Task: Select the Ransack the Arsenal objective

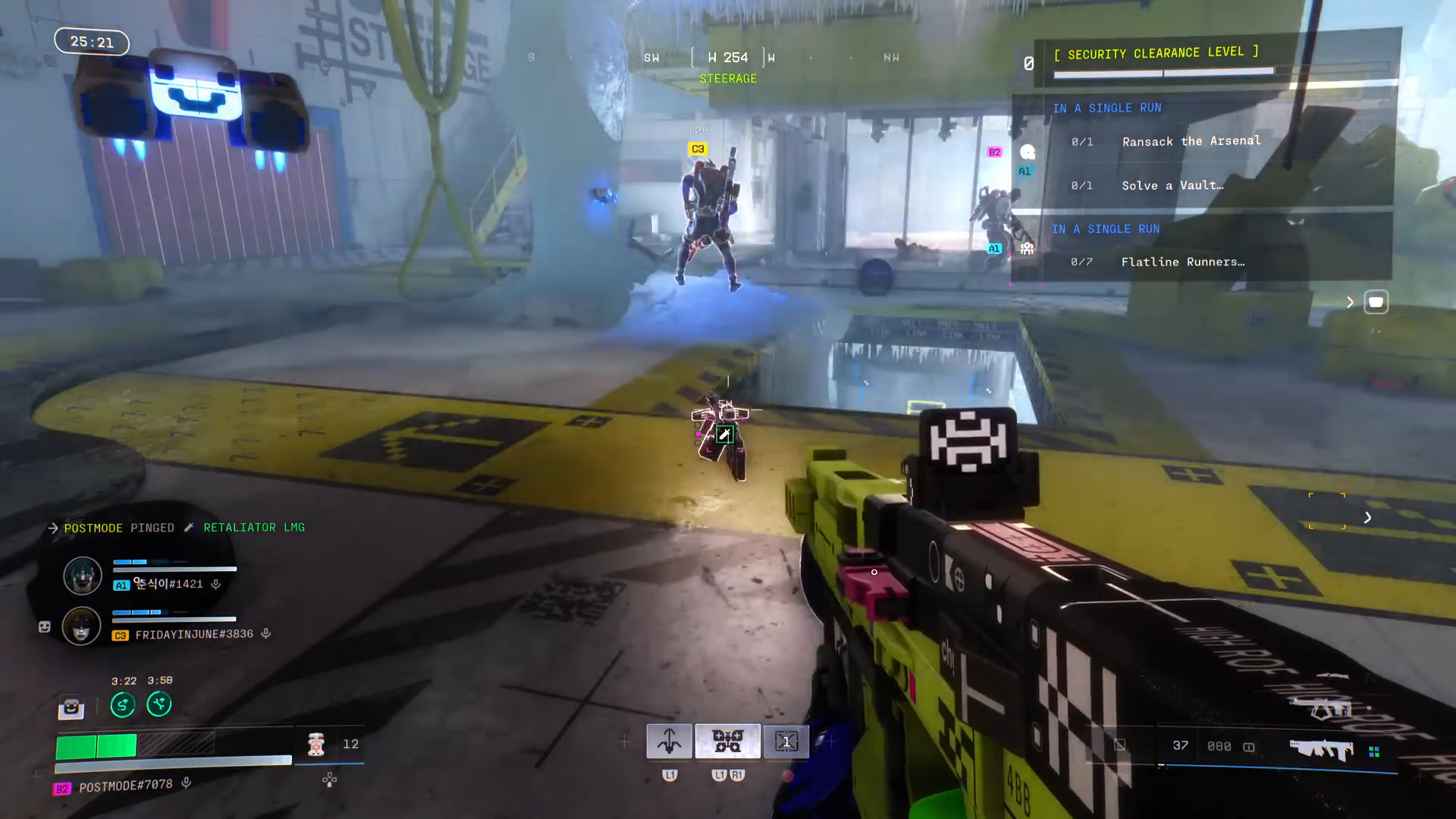Action: [x=1191, y=141]
